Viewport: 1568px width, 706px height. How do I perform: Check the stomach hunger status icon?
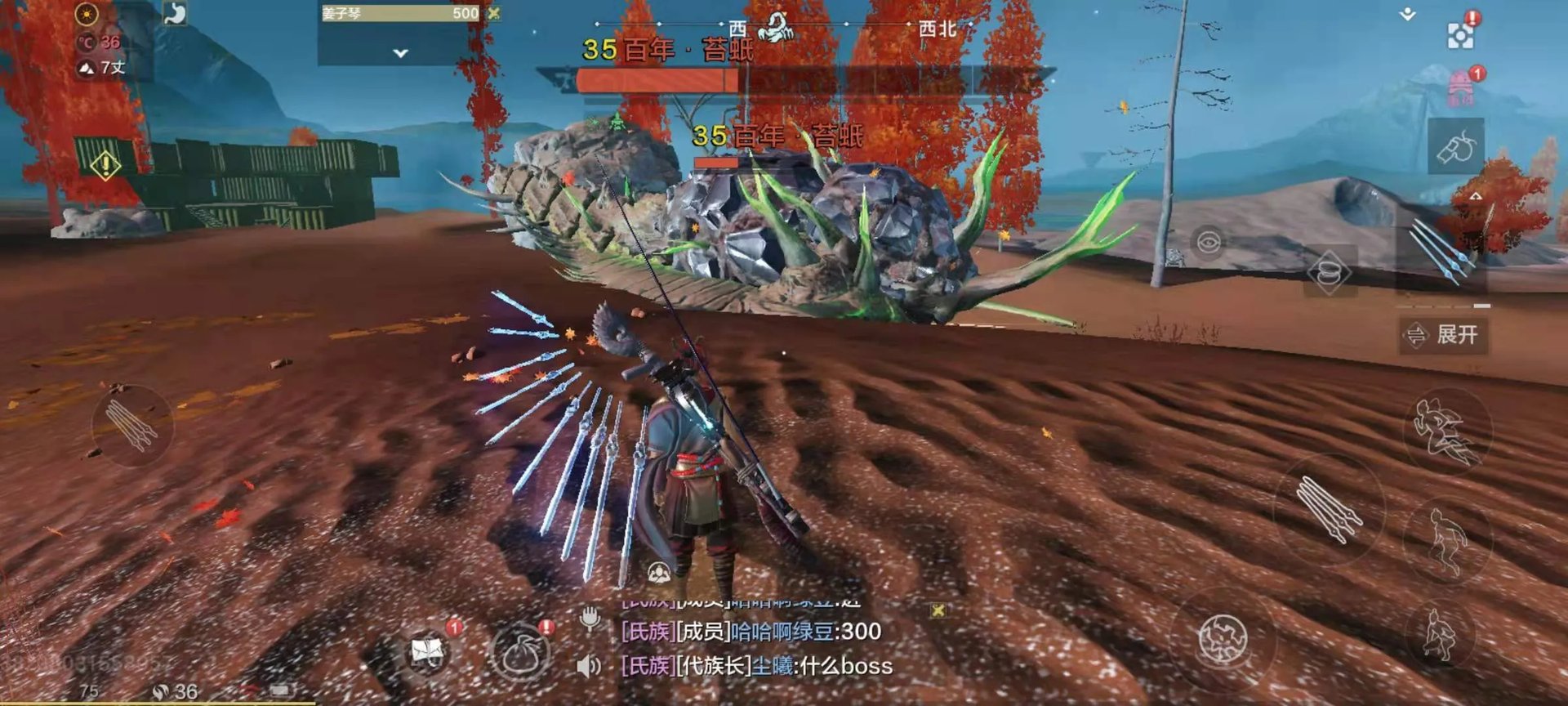(176, 12)
